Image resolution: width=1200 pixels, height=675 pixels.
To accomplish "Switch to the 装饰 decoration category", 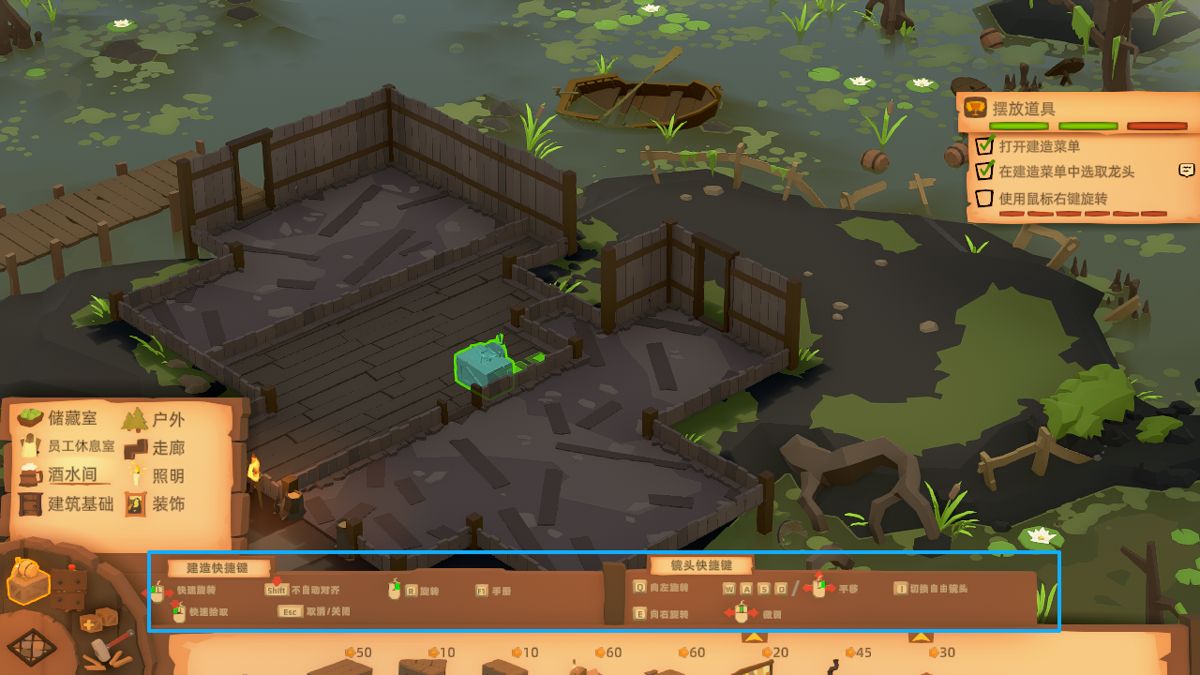I will tap(155, 504).
